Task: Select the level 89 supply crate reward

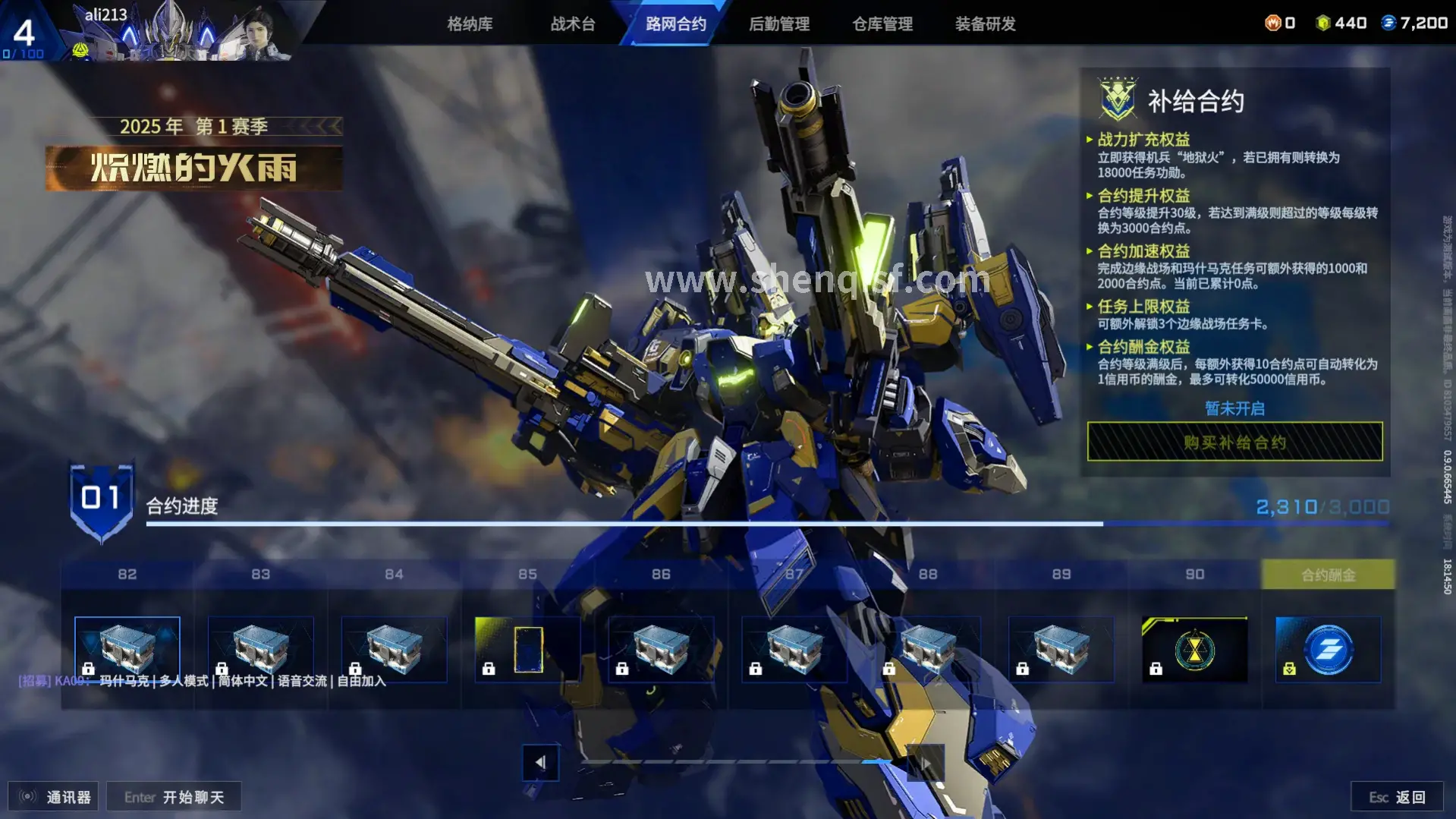Action: 1061,649
